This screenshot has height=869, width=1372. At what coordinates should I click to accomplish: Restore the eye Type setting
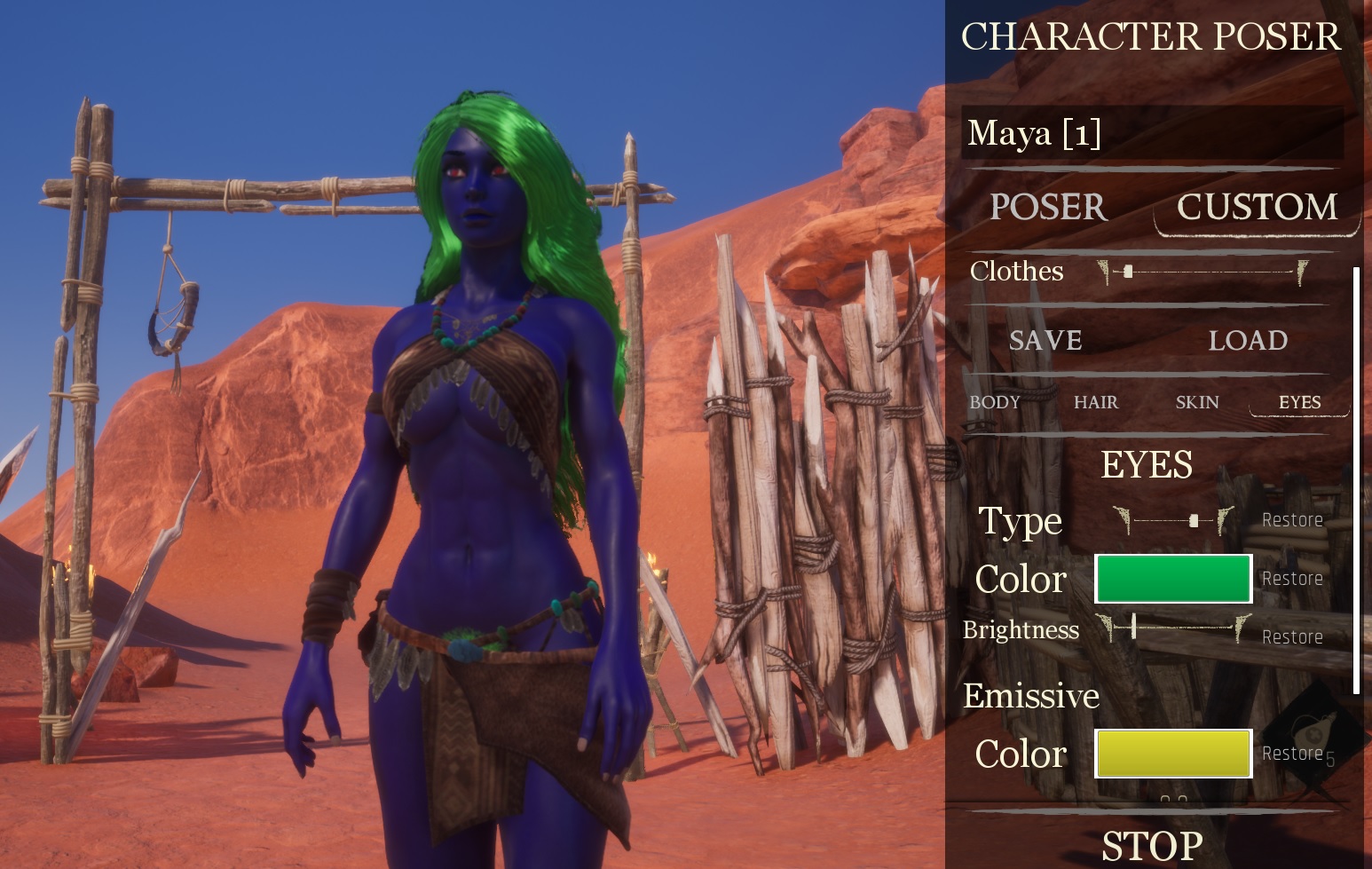pos(1292,520)
